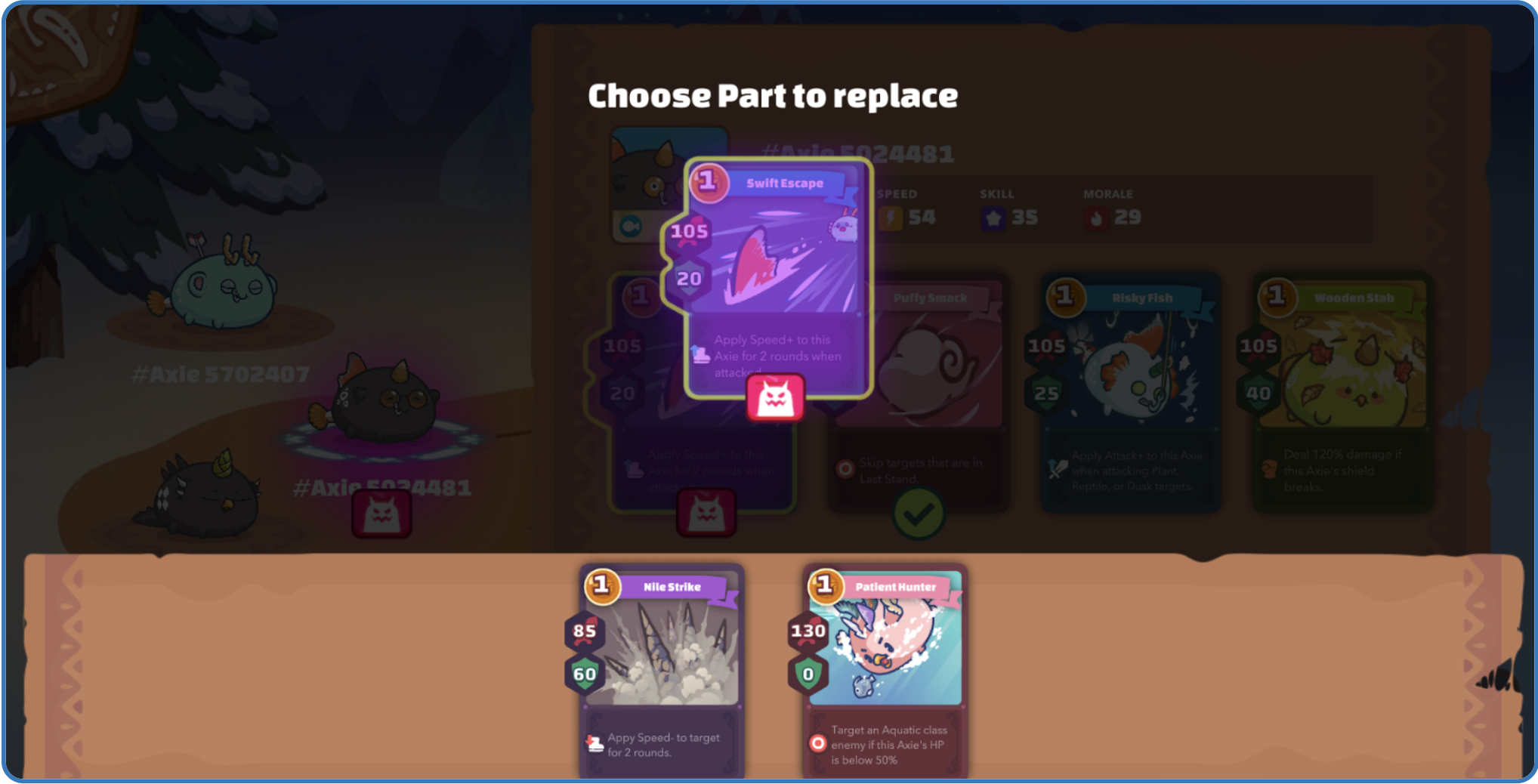Click the speed boot icon on Nile Strike
1538x784 pixels.
tap(594, 741)
